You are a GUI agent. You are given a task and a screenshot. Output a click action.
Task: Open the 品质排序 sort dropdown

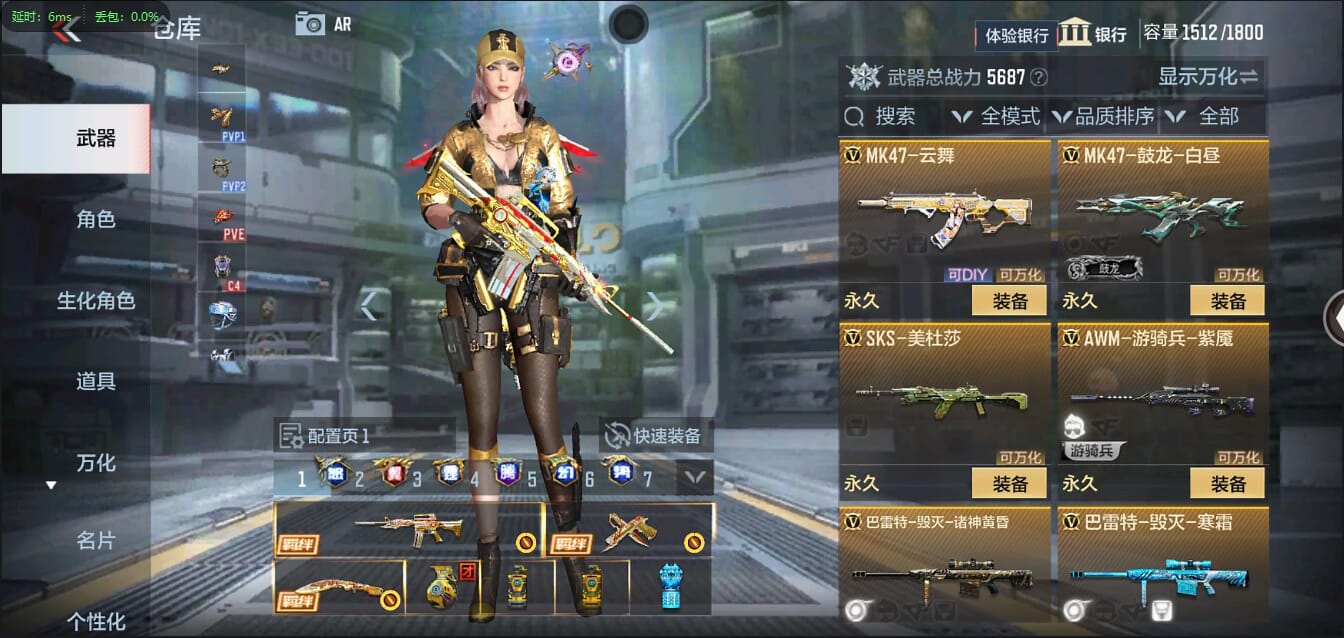[1103, 117]
